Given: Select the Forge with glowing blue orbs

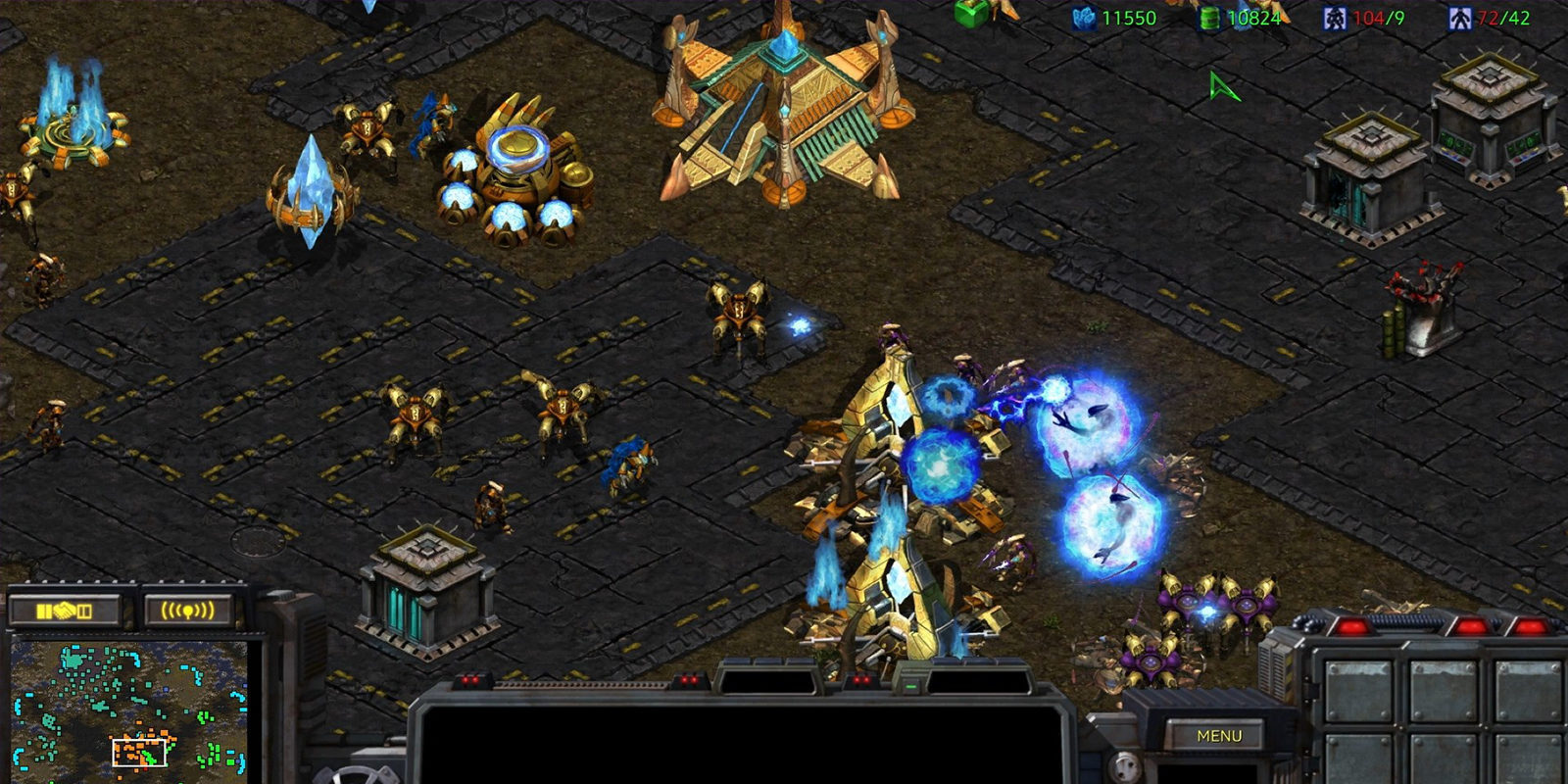Looking at the screenshot, I should (x=510, y=176).
